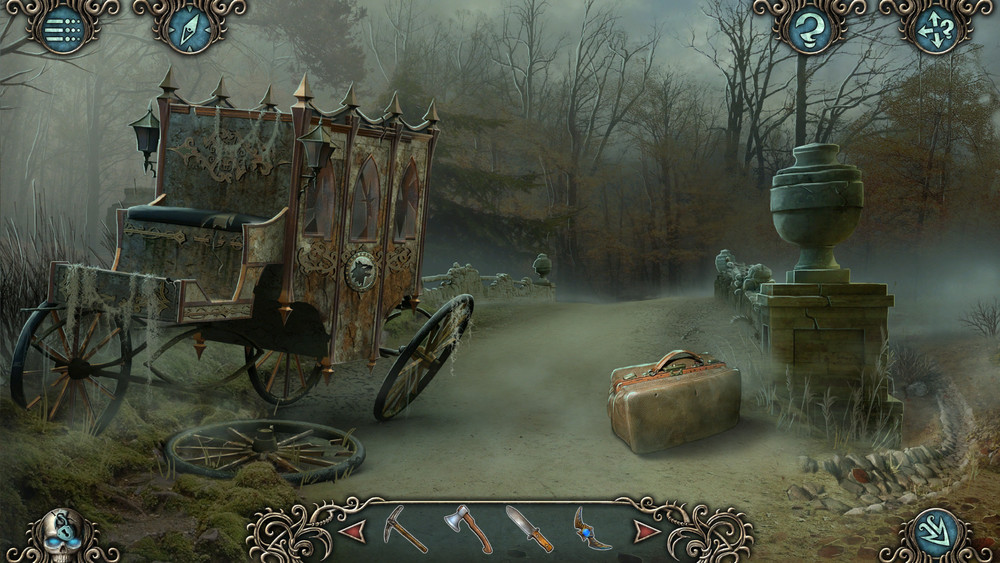The image size is (1000, 563).
Task: Choose the knife inventory item
Action: coord(529,528)
